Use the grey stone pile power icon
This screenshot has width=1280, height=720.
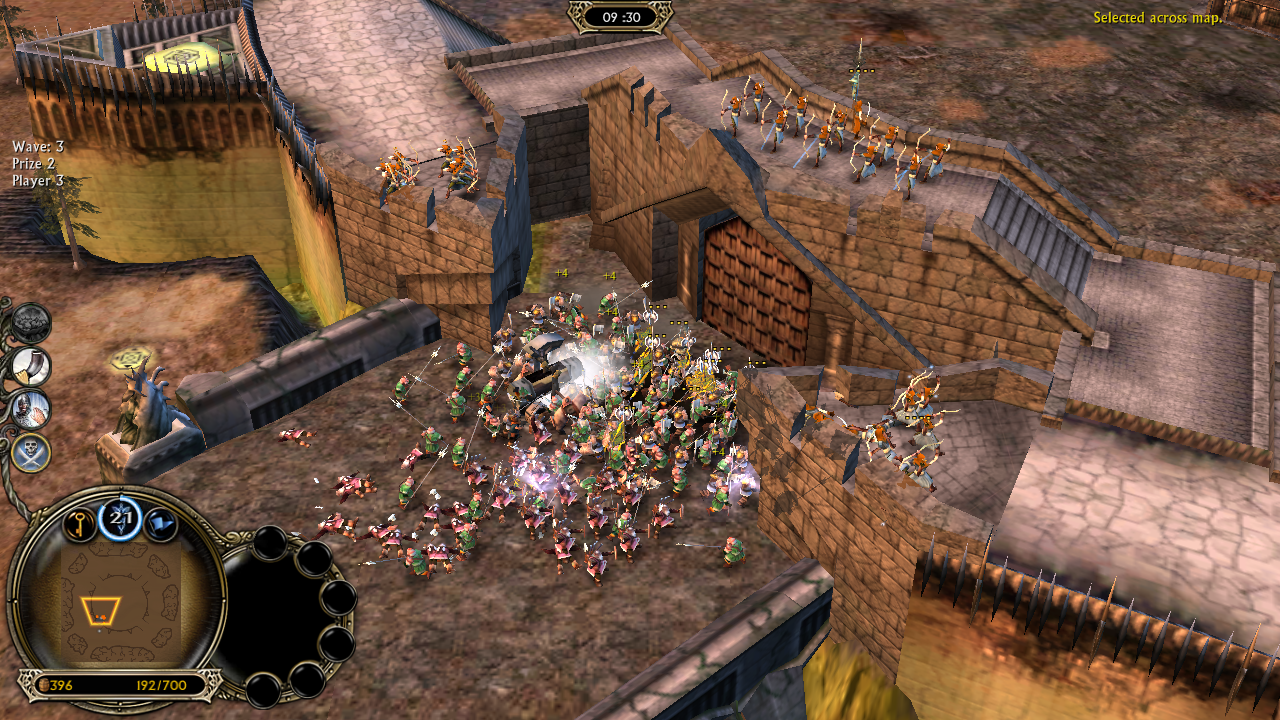32,324
